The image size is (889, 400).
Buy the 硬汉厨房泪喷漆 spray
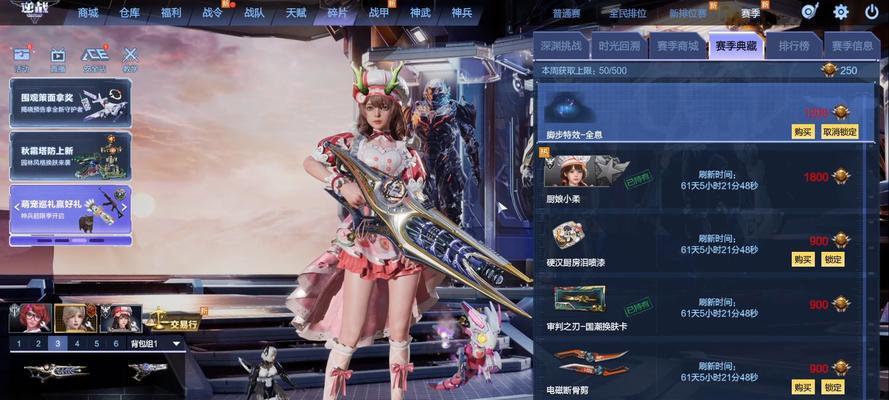pyautogui.click(x=802, y=259)
